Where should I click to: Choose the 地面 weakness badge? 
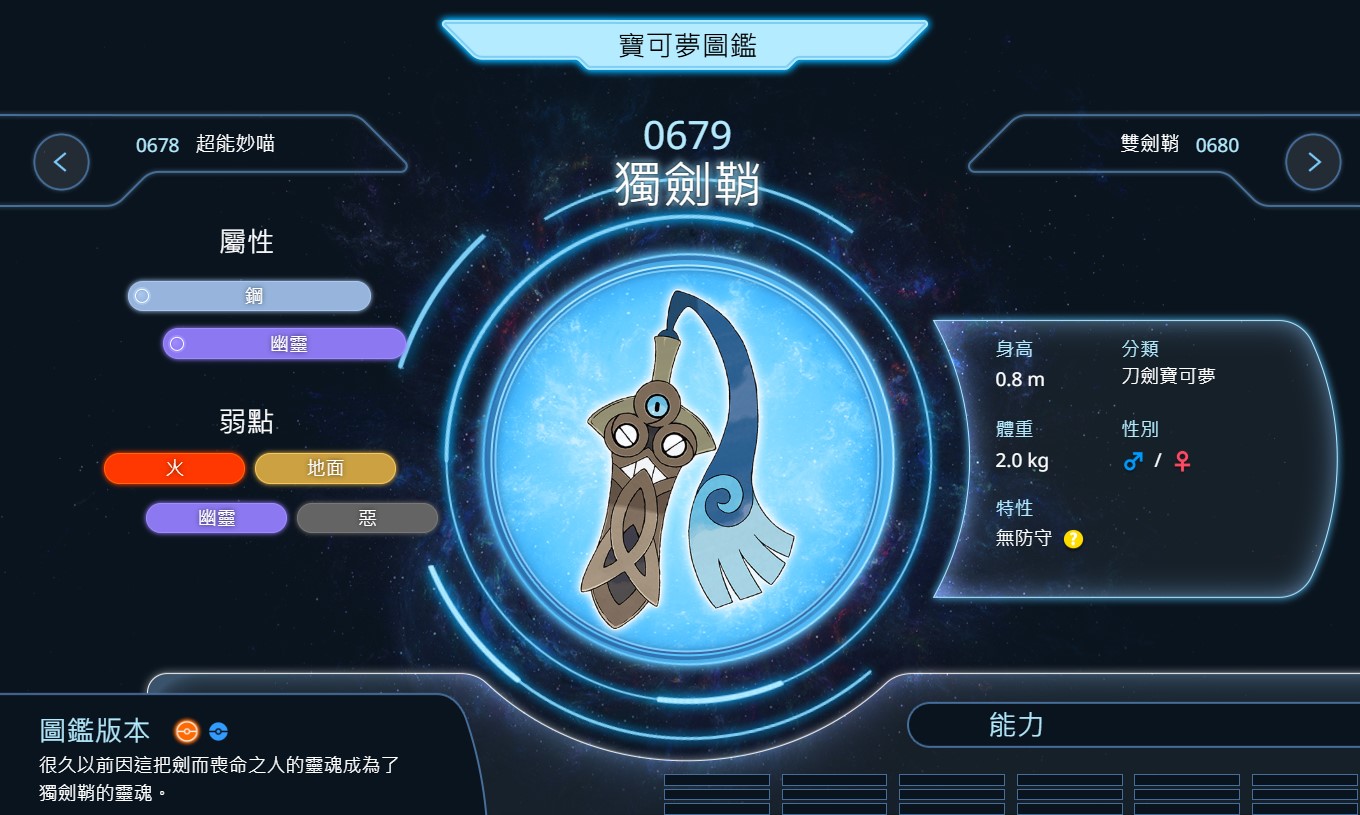point(325,468)
